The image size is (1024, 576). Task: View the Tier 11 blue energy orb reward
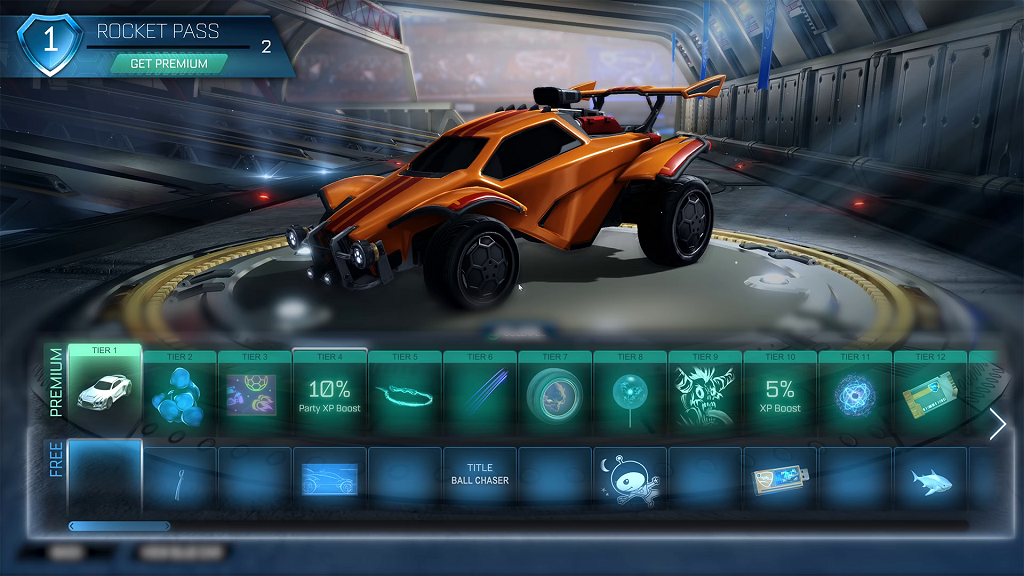855,393
